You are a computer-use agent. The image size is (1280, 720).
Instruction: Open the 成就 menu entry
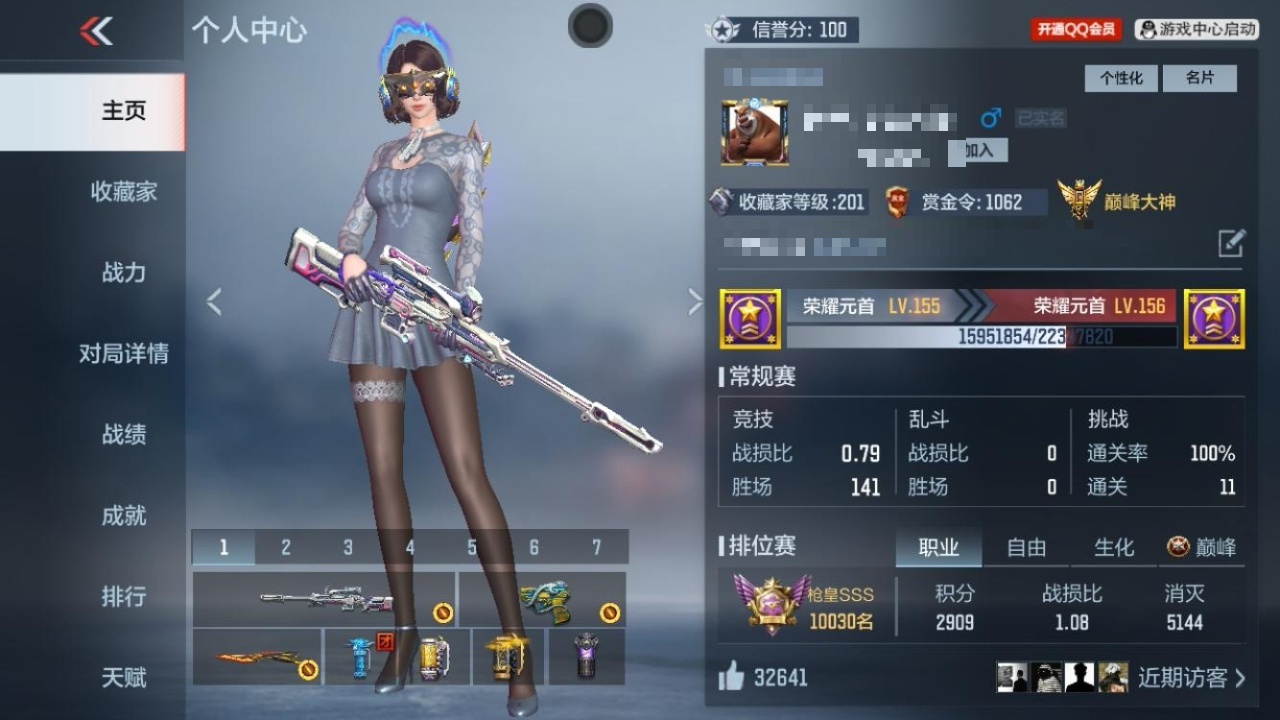123,515
